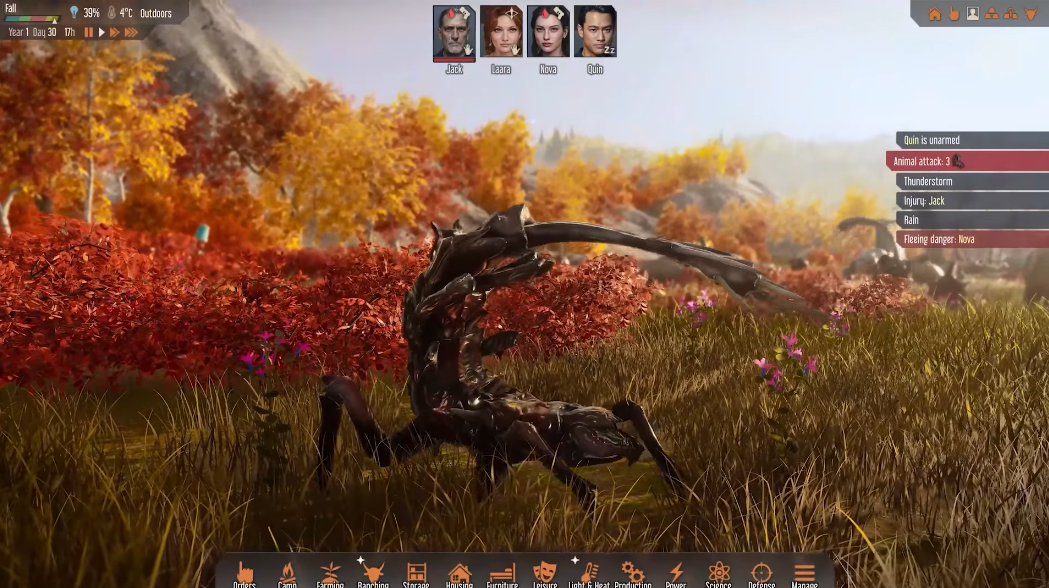The image size is (1049, 588).
Task: Select Nova's colonist portrait
Action: pyautogui.click(x=548, y=32)
